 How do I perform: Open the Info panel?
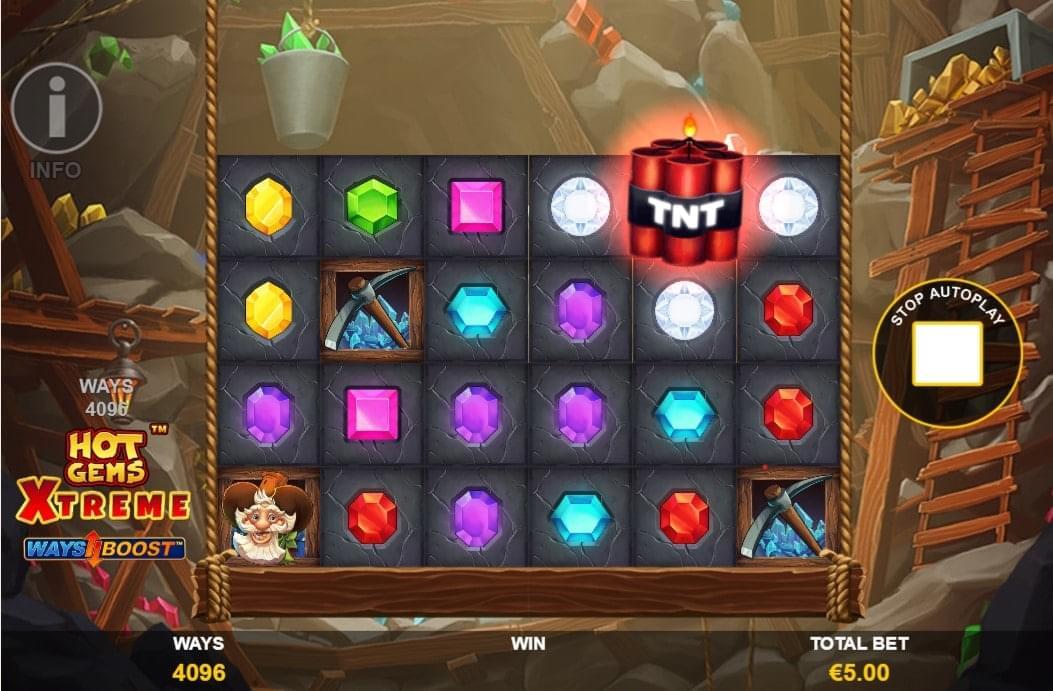(x=56, y=108)
